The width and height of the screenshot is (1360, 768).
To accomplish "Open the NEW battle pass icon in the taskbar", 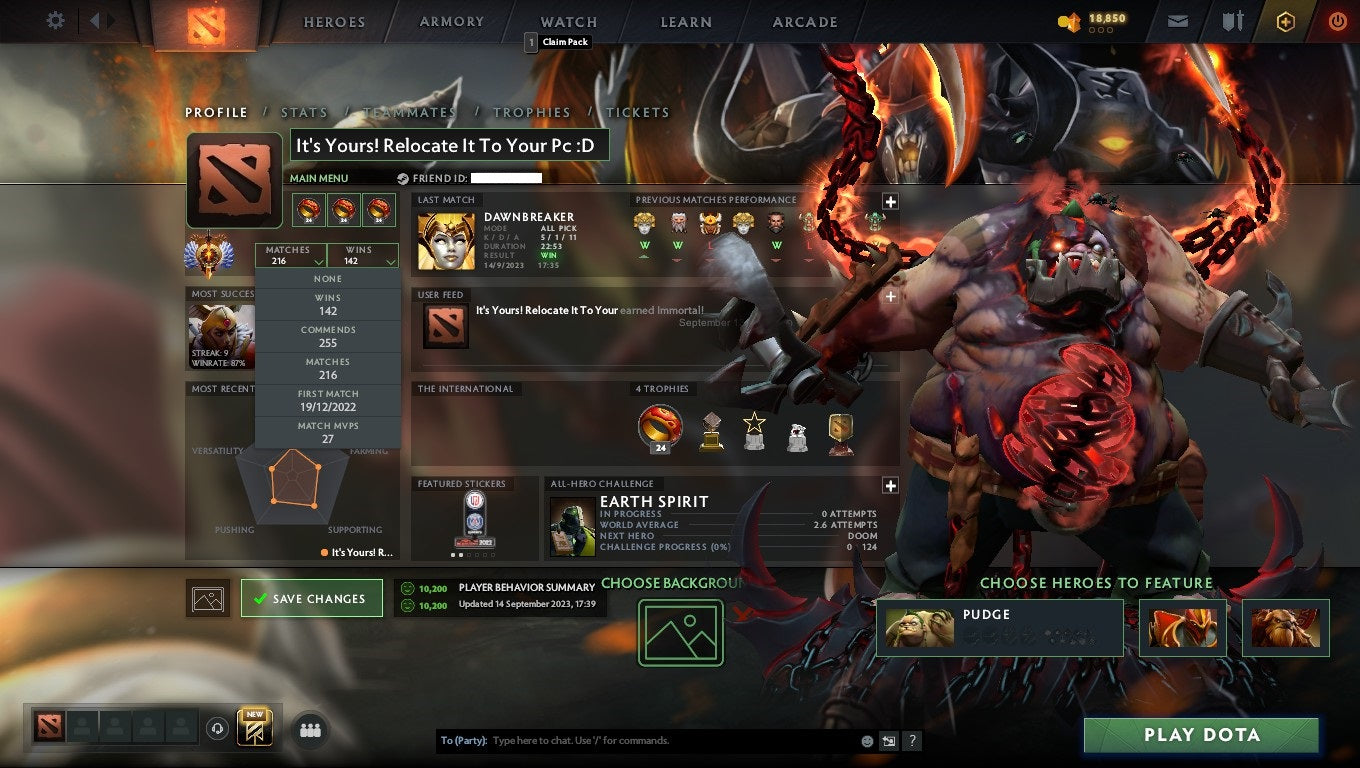I will (253, 727).
